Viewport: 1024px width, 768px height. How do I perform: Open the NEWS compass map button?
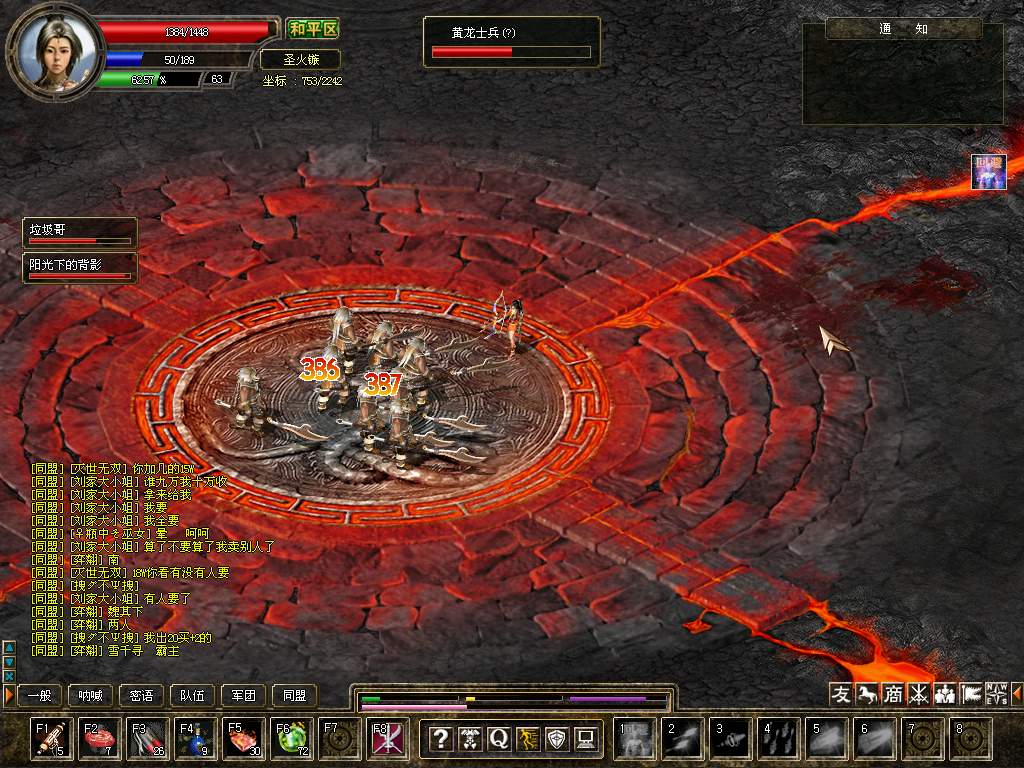tap(996, 693)
